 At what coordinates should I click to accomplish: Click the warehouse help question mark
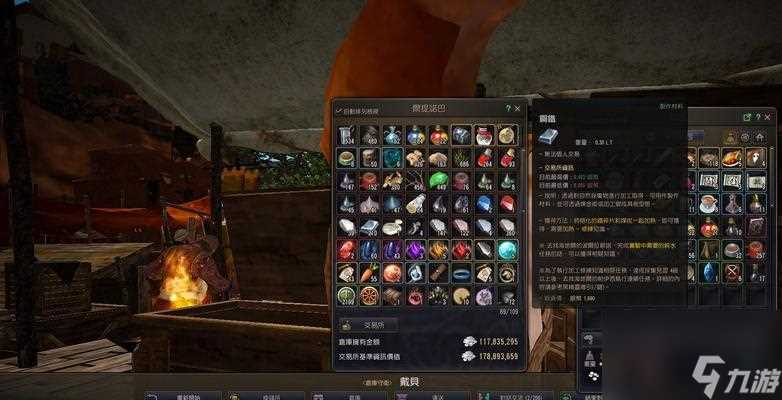point(507,108)
